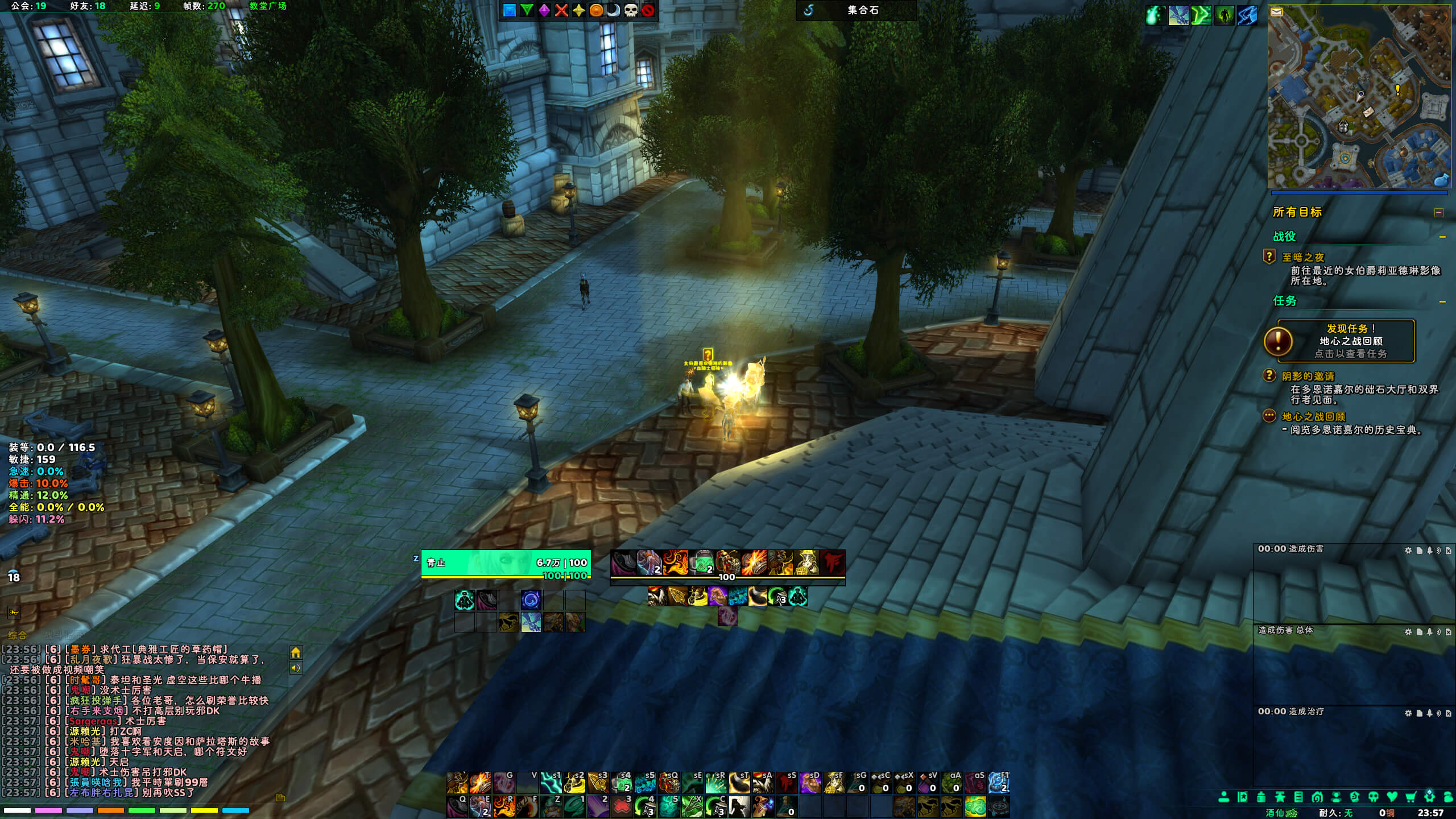This screenshot has width=1456, height=819.
Task: Open the Stormwind minimap
Action: (x=1359, y=97)
